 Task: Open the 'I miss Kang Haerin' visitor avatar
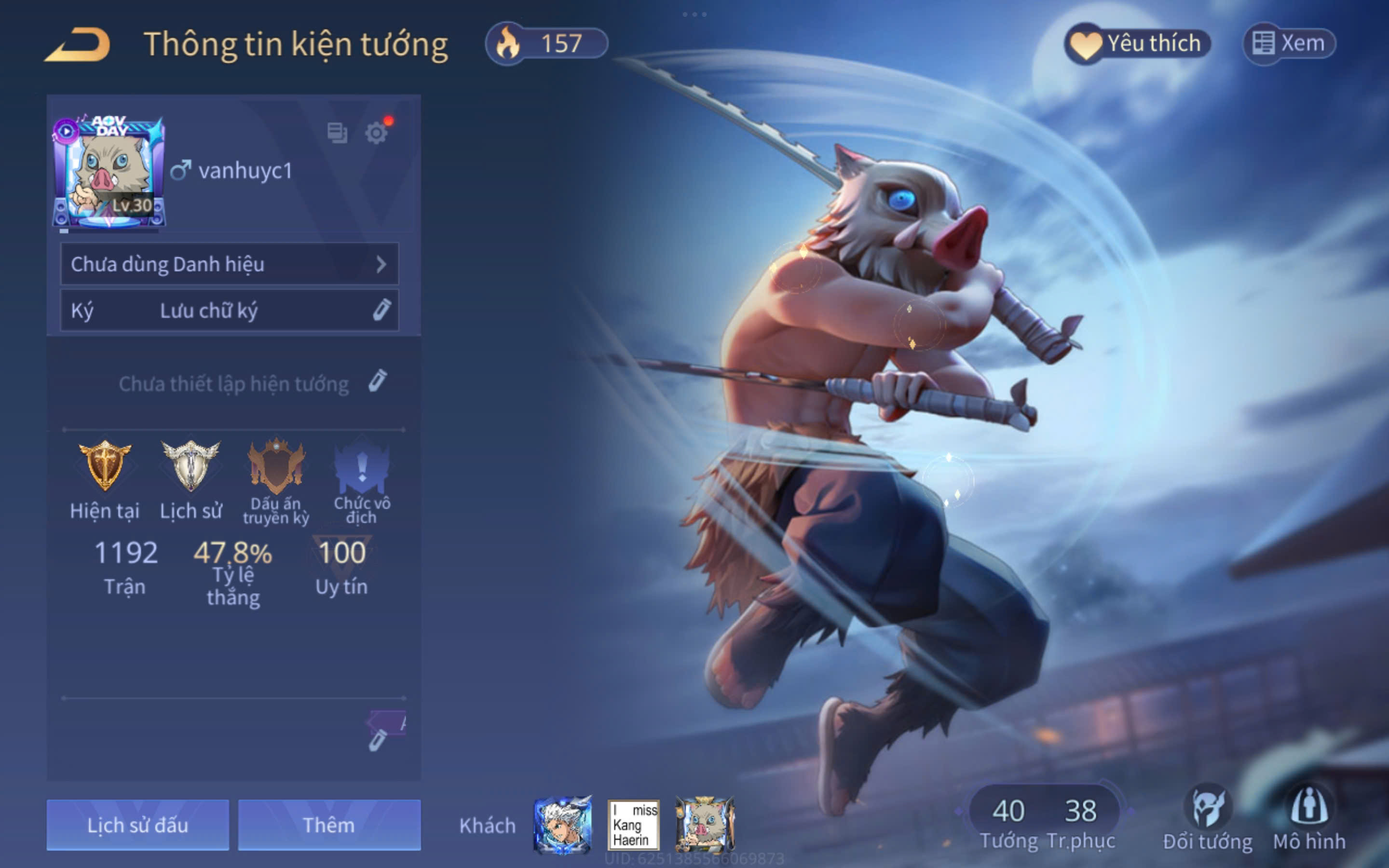pyautogui.click(x=633, y=825)
